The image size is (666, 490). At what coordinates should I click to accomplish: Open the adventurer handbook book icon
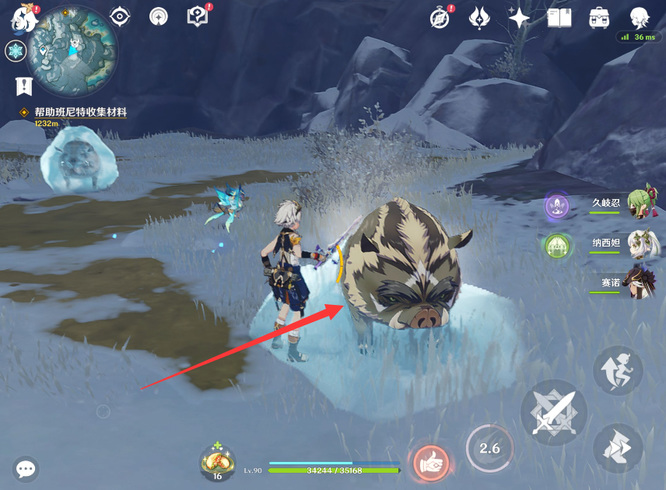[x=560, y=17]
